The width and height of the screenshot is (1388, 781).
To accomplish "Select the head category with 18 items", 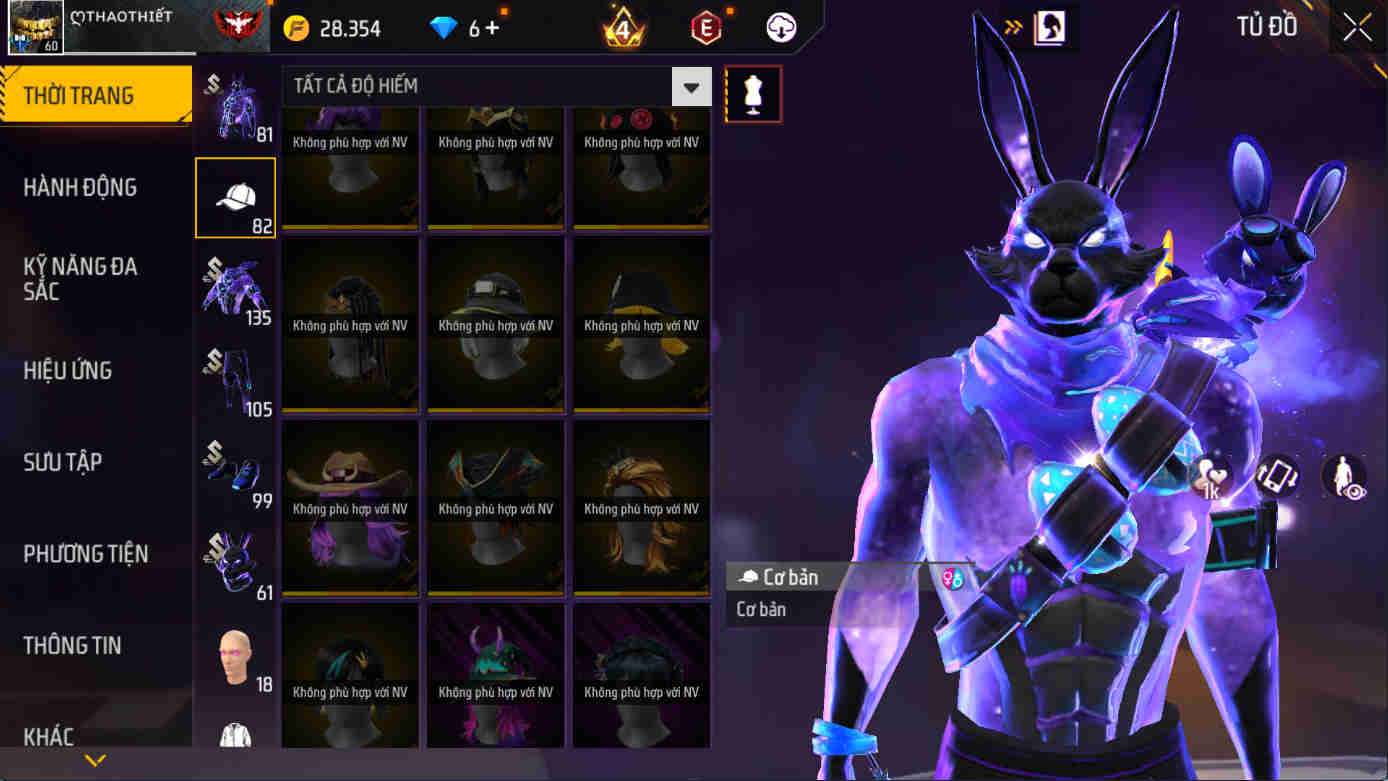I will pyautogui.click(x=234, y=650).
